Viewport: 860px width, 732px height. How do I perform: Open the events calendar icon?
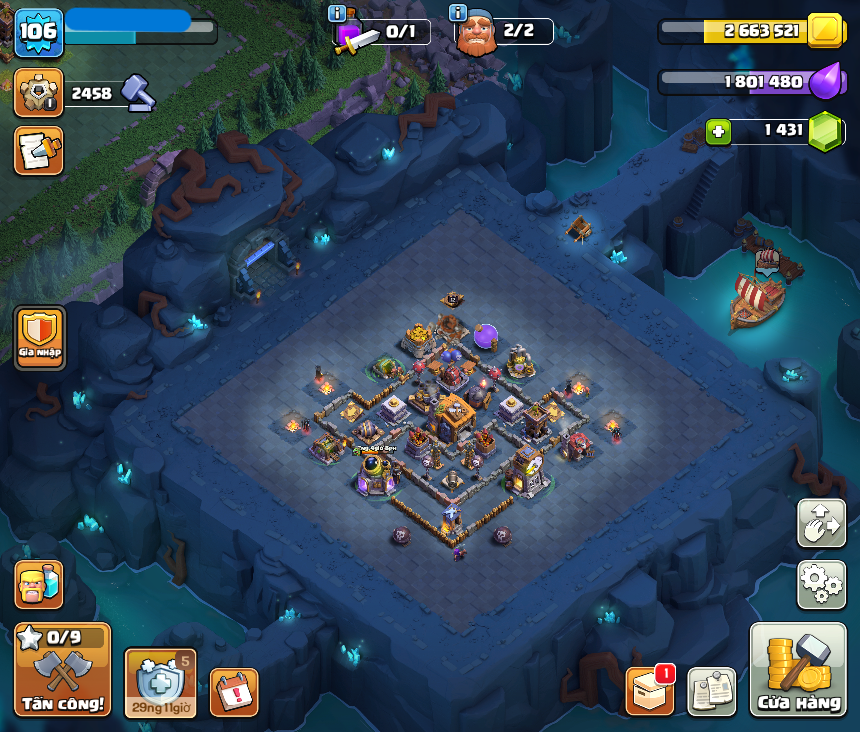[x=234, y=692]
